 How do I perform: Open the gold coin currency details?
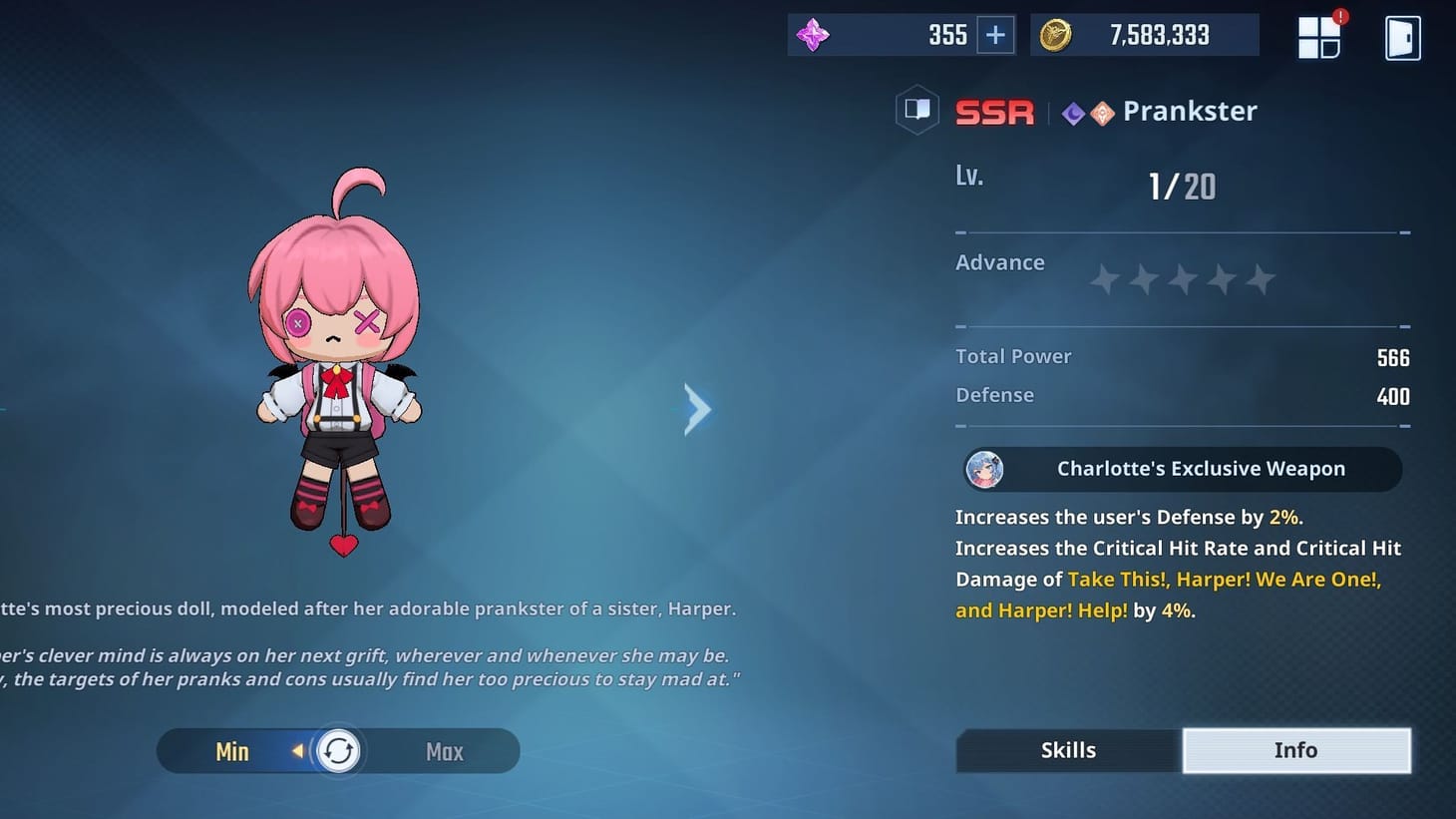tap(1054, 34)
